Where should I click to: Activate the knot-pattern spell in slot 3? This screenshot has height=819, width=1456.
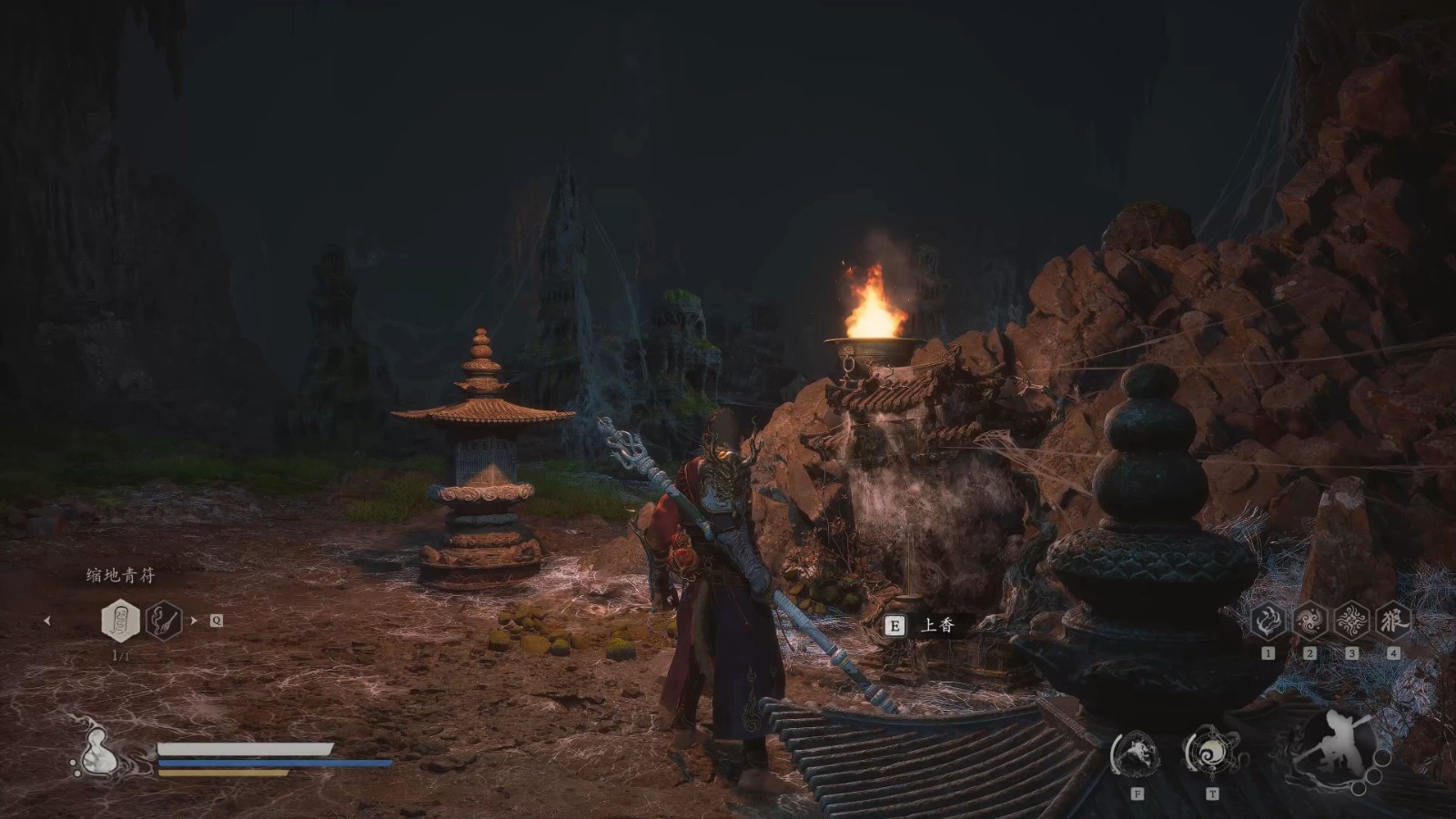click(1351, 622)
